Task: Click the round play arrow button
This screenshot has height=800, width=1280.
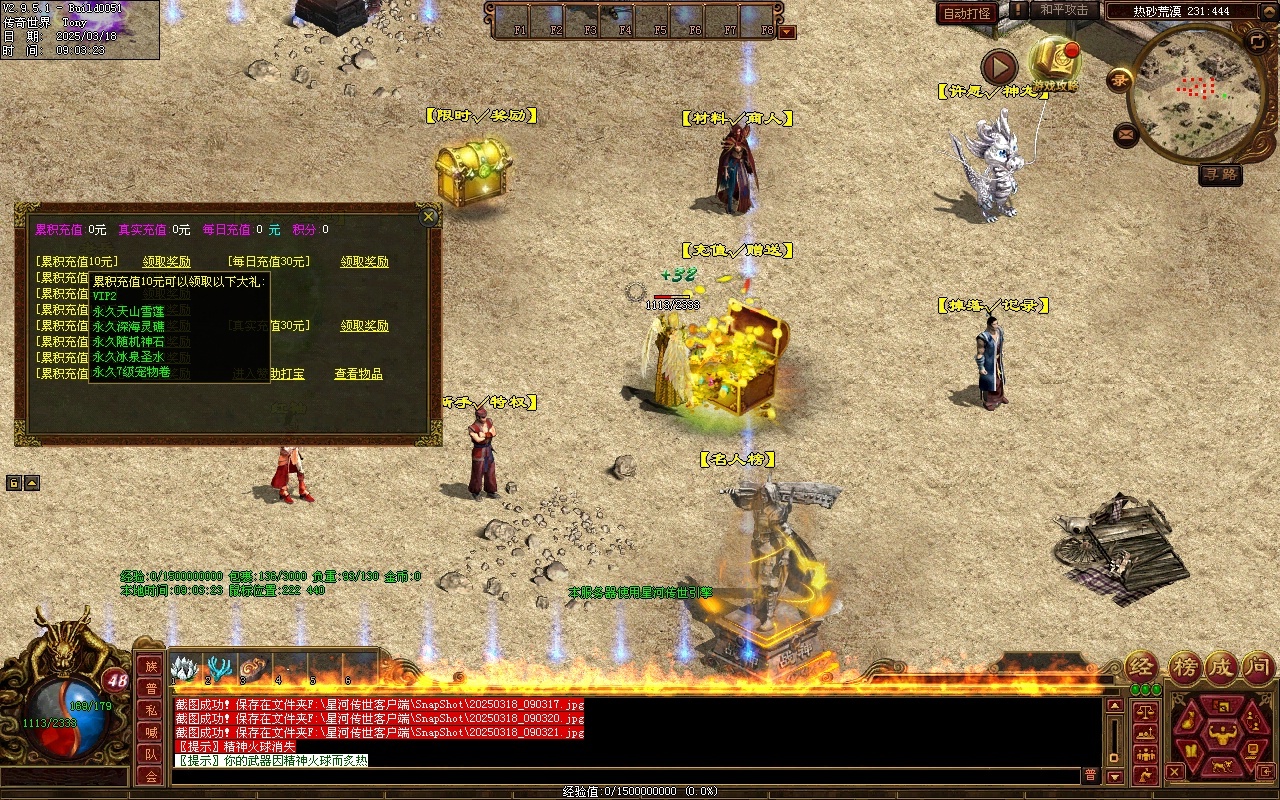Action: 999,67
